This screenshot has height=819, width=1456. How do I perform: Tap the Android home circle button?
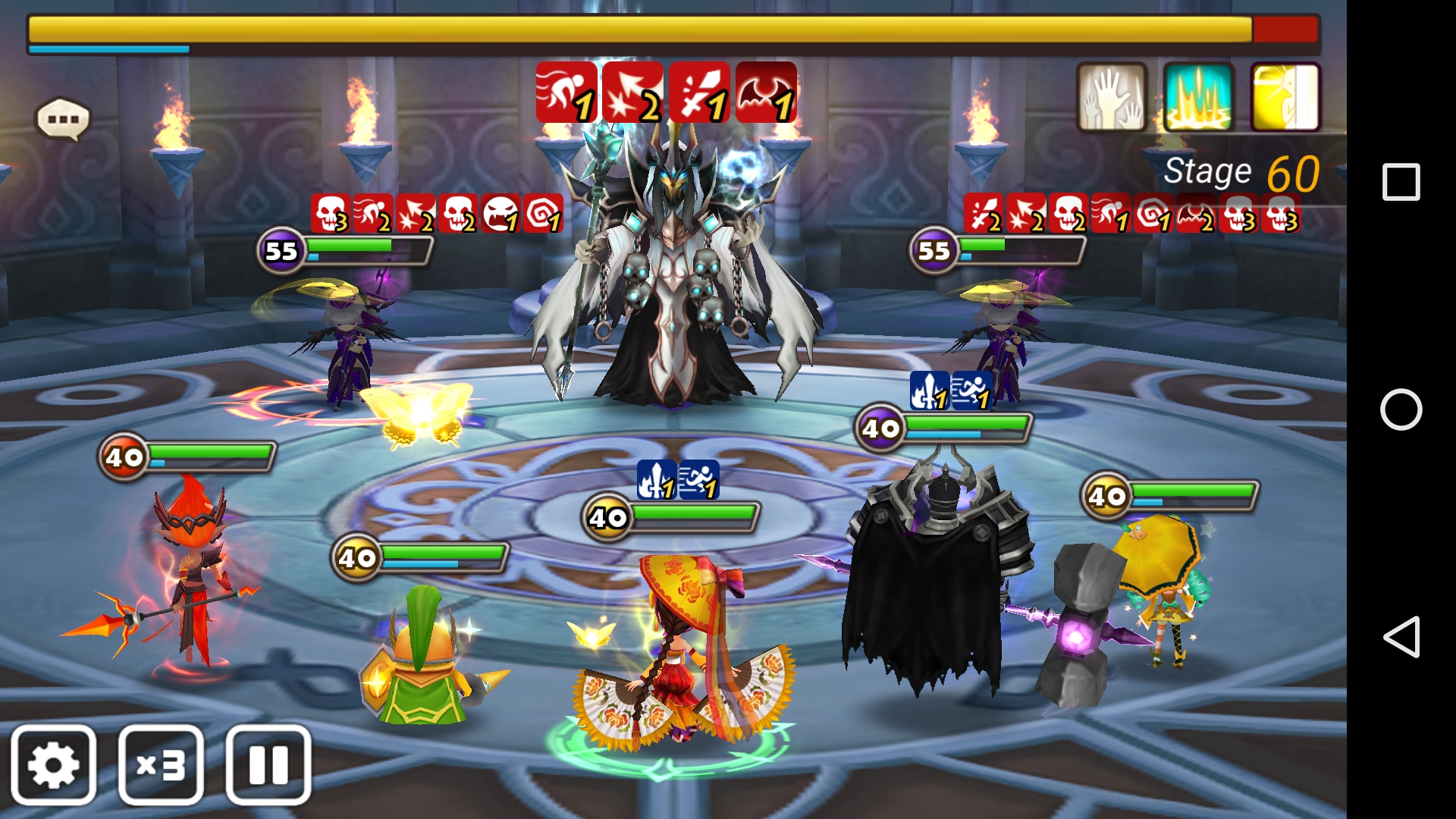pos(1401,409)
